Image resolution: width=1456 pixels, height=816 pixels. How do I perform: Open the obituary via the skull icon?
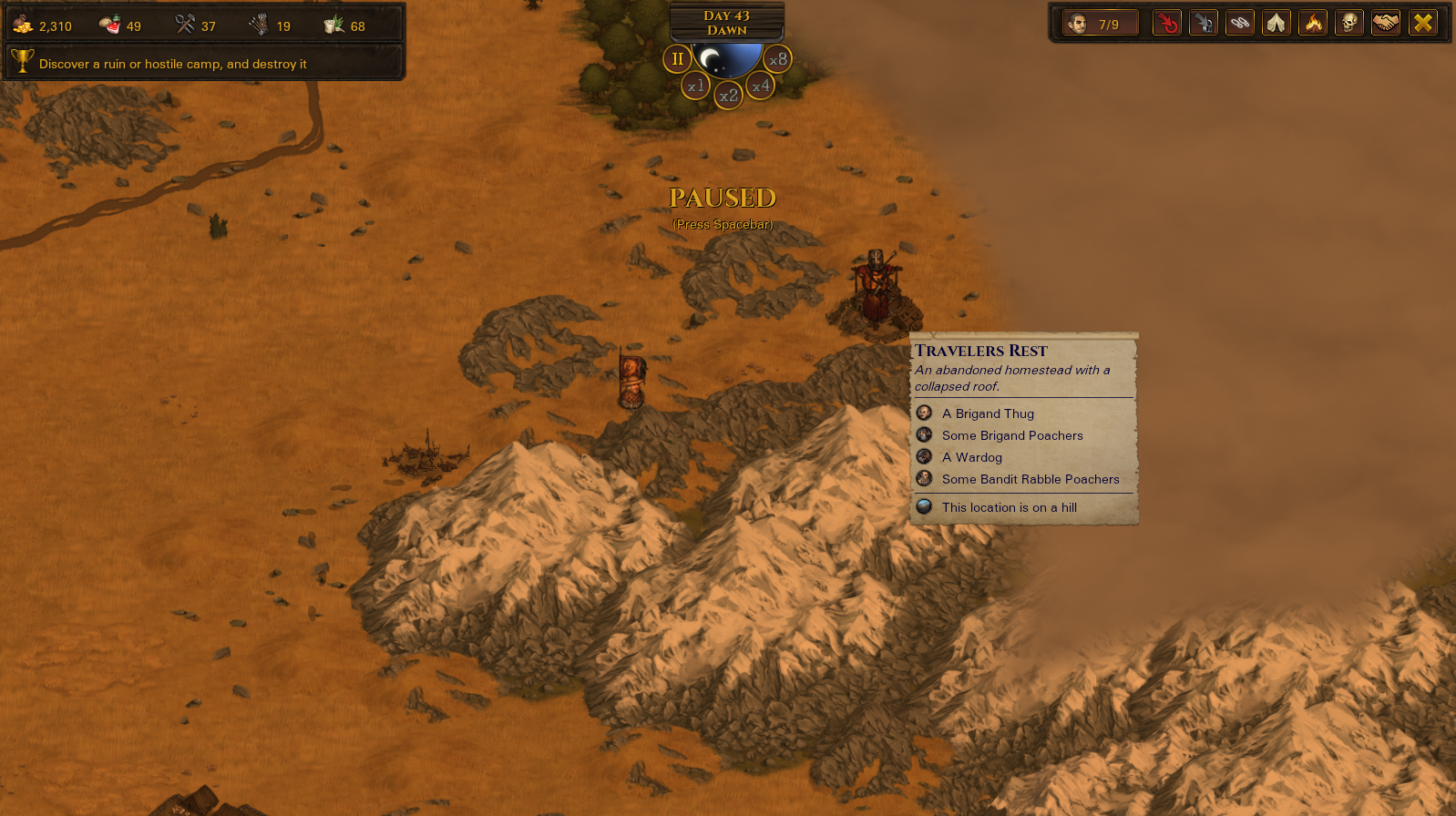[x=1349, y=23]
